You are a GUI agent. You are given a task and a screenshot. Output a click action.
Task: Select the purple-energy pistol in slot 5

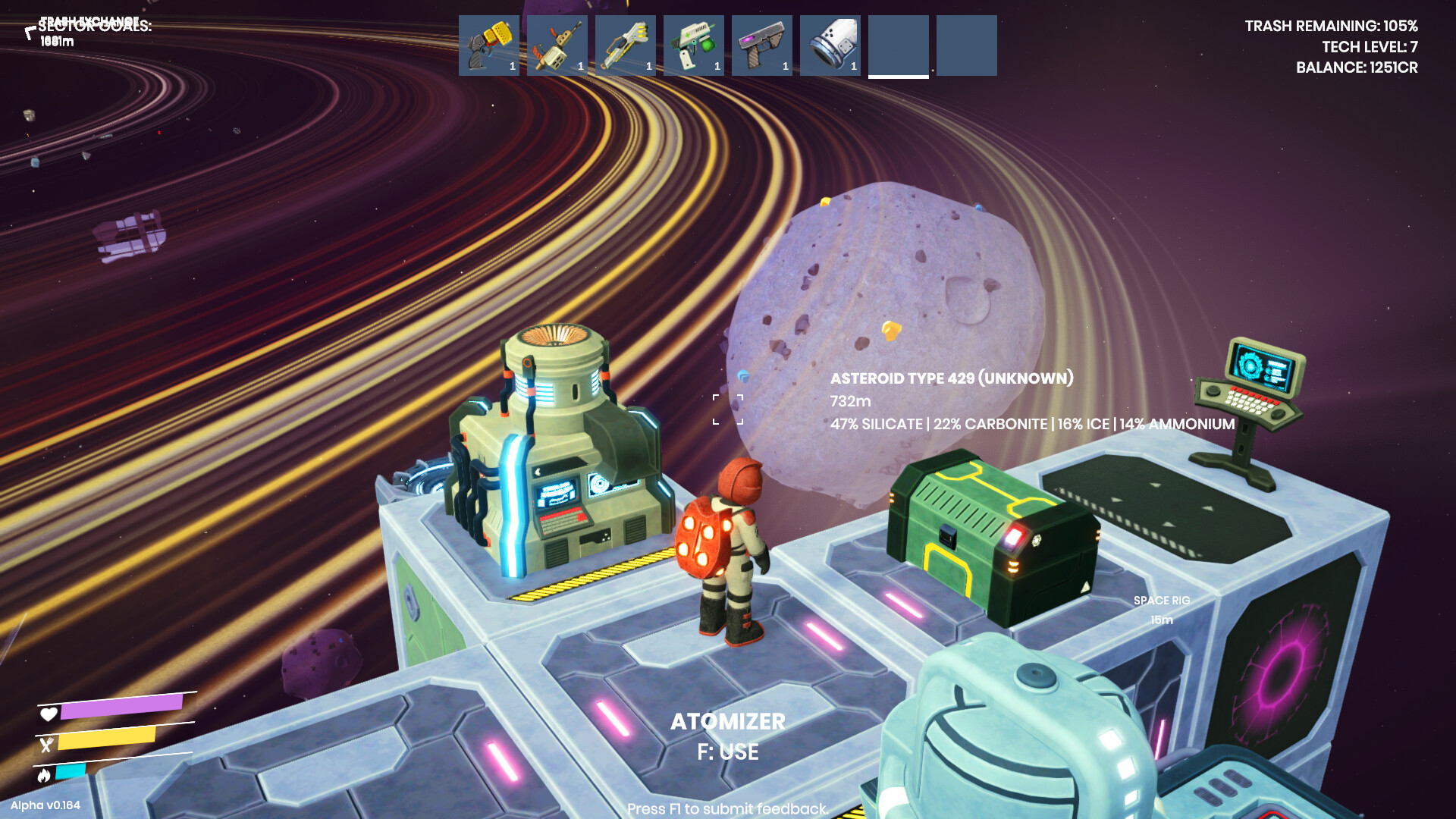tap(761, 45)
